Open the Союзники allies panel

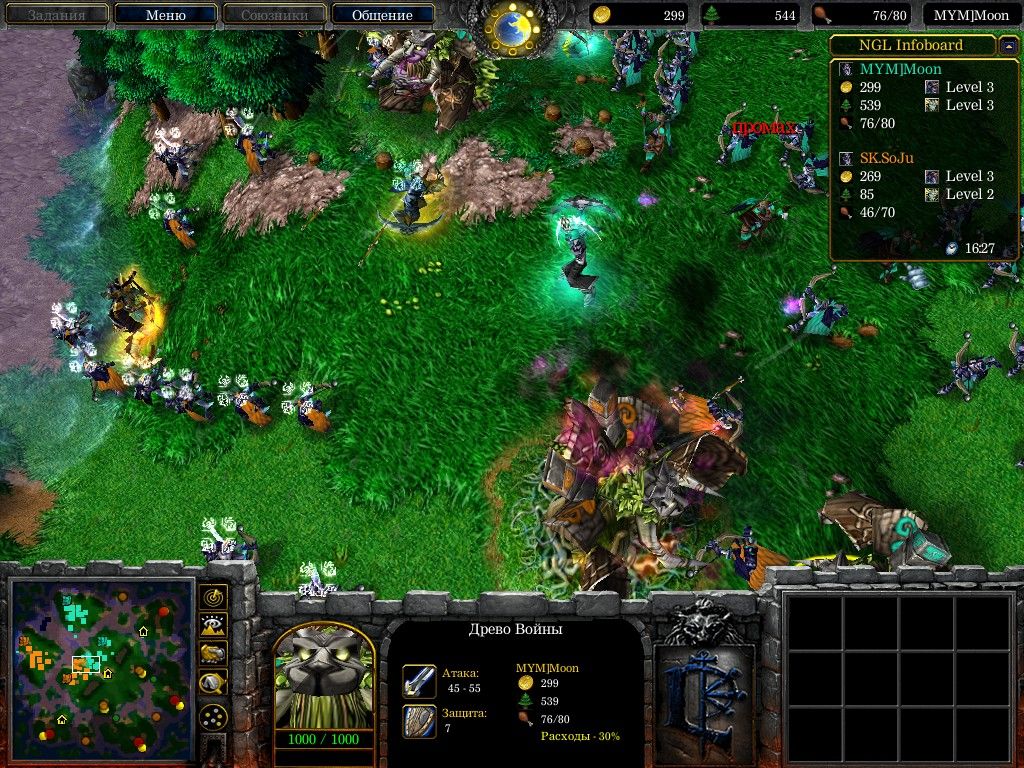click(x=273, y=15)
